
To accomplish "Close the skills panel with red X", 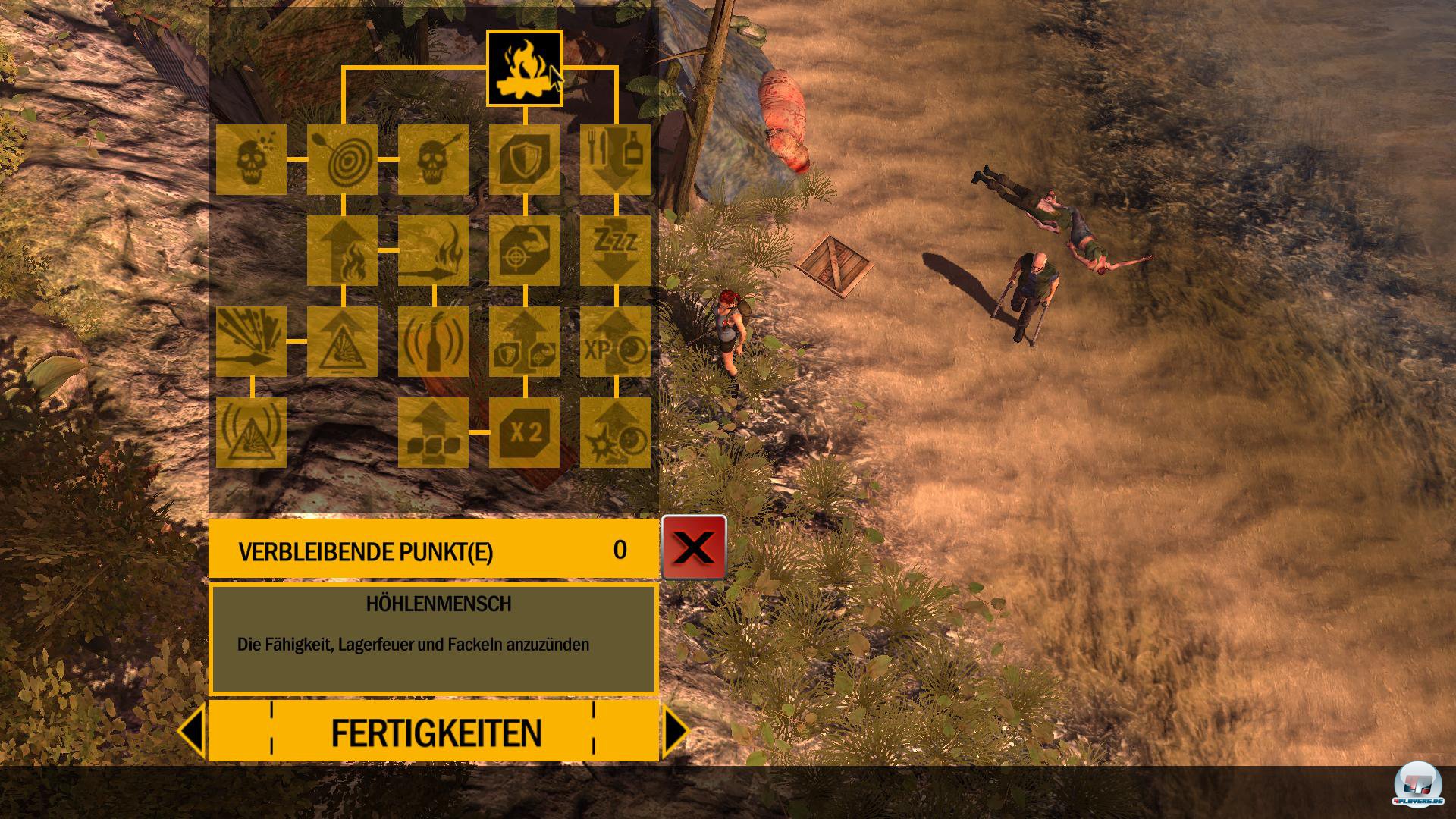I will coord(694,548).
